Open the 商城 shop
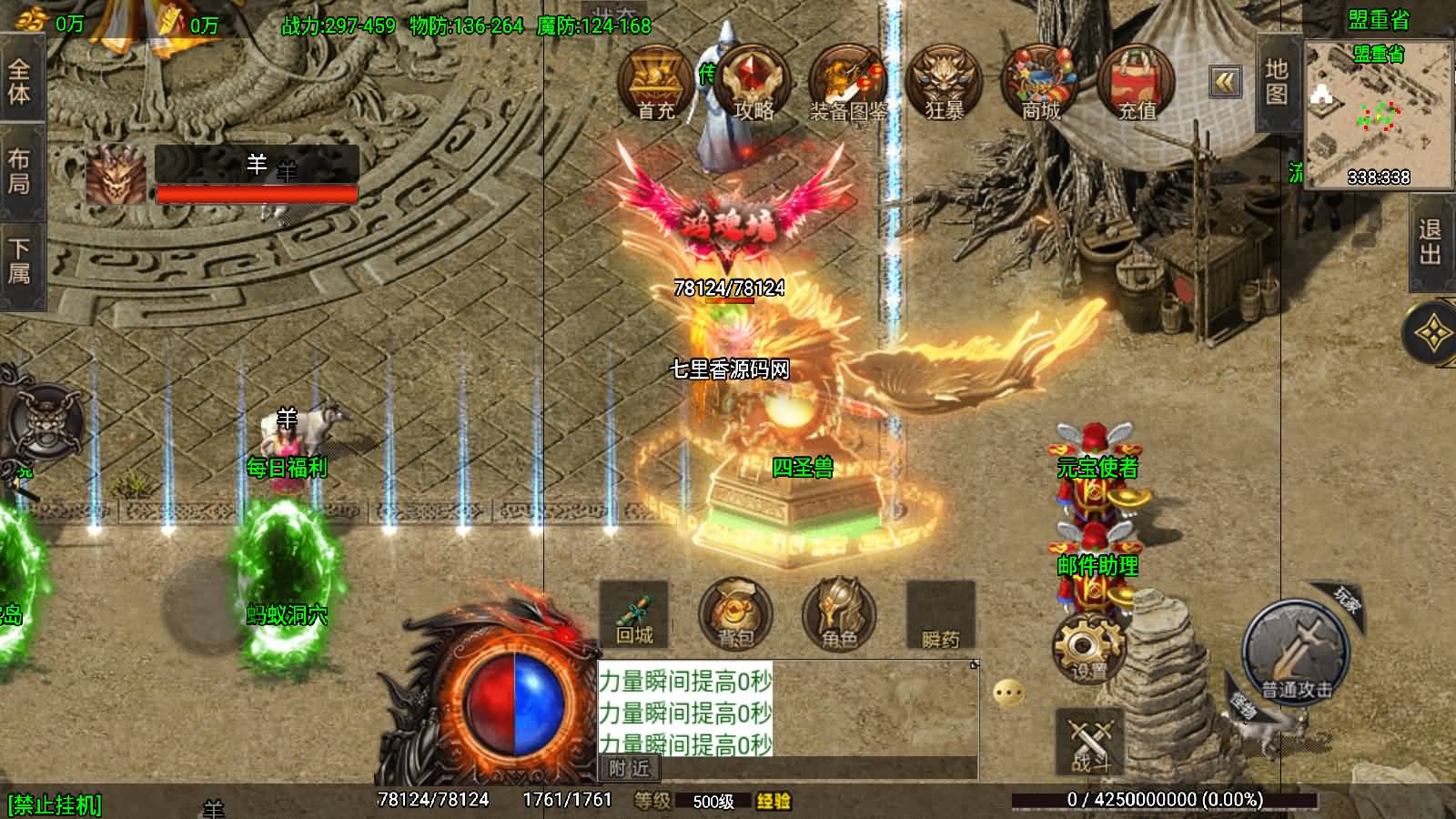This screenshot has width=1456, height=819. pos(1040,84)
